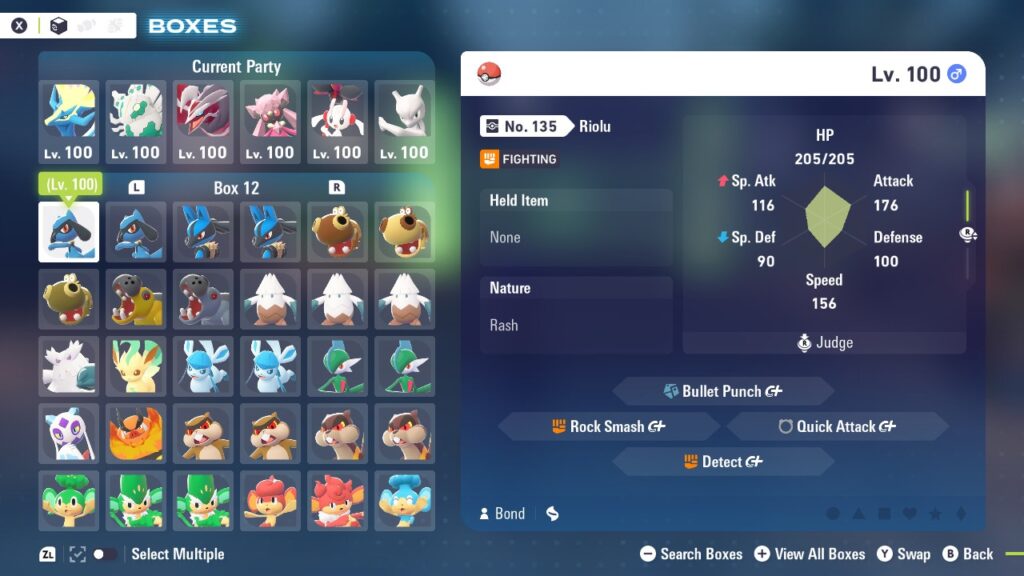Select the Quick Attack move
1024x576 pixels.
[x=836, y=426]
